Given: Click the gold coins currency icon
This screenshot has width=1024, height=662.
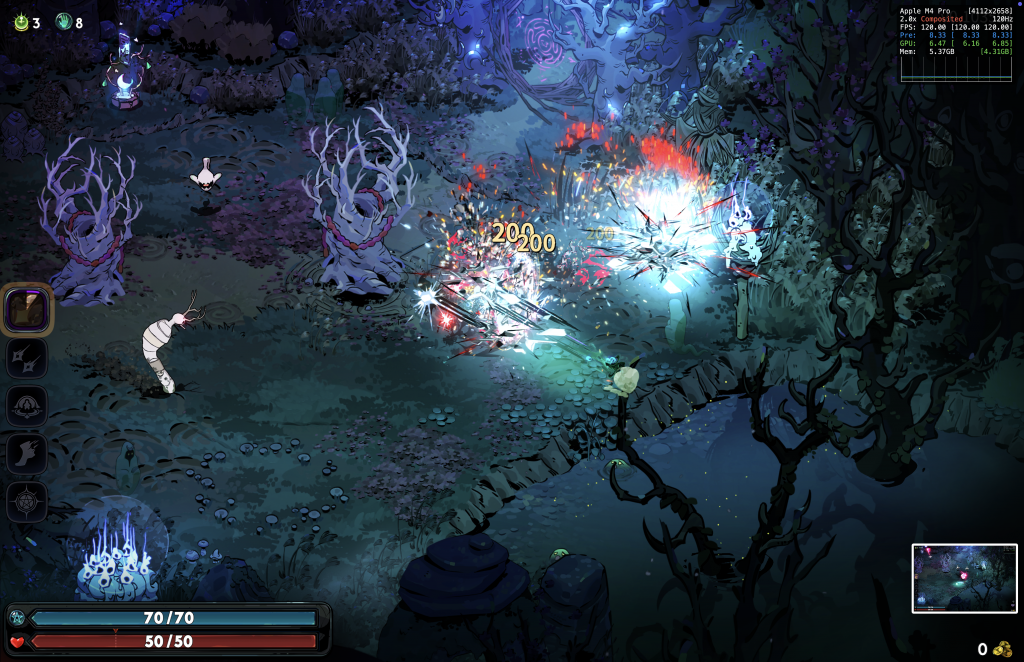Looking at the screenshot, I should pos(1002,649).
